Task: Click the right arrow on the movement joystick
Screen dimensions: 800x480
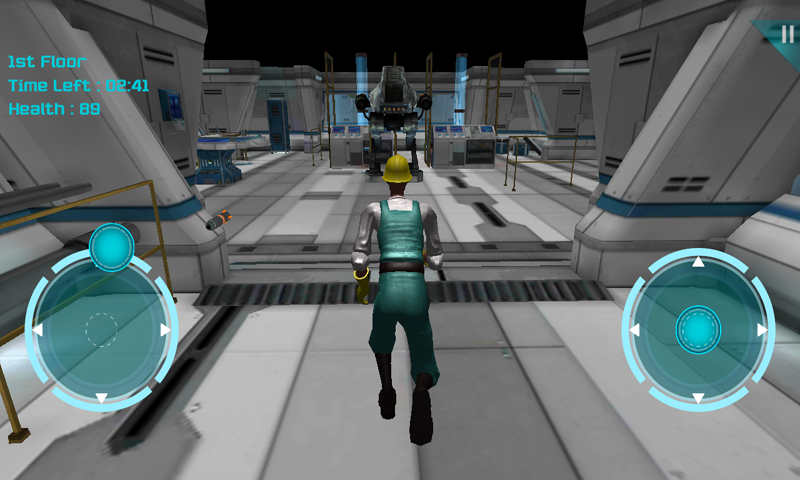Action: pyautogui.click(x=165, y=329)
